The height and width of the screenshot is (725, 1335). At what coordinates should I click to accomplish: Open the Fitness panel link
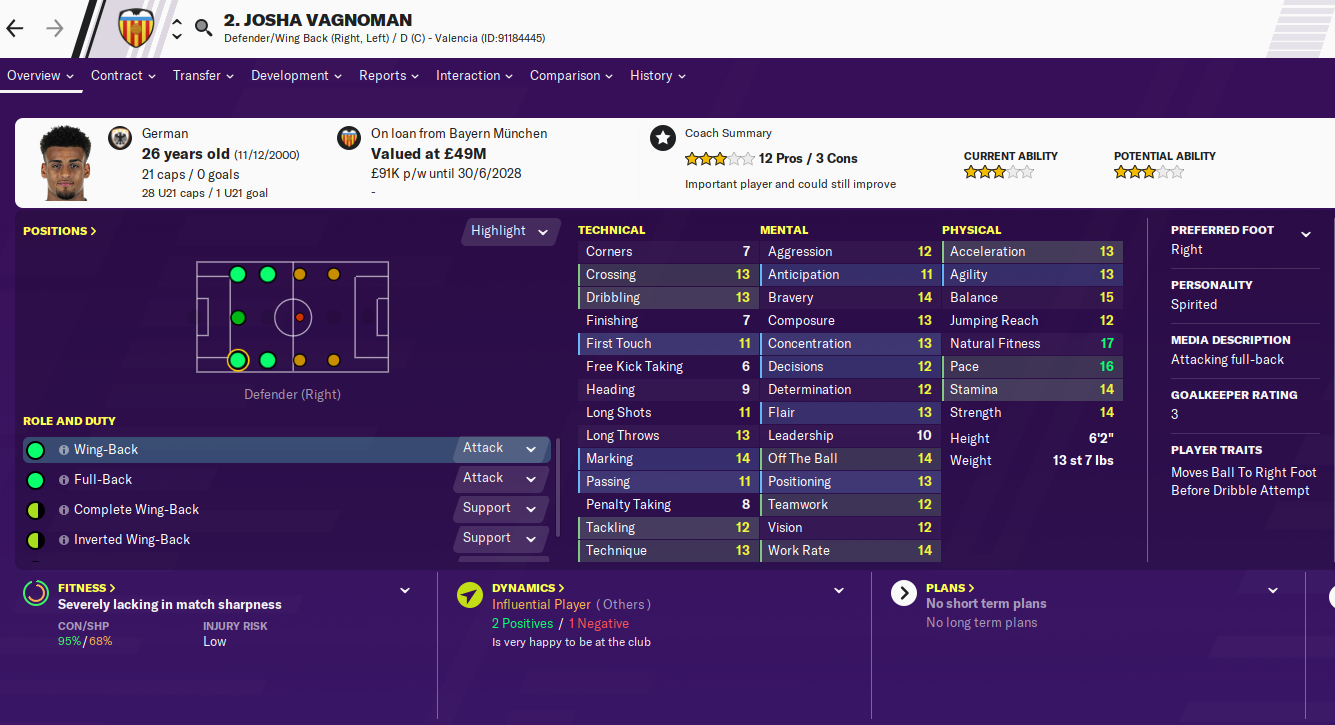(87, 588)
